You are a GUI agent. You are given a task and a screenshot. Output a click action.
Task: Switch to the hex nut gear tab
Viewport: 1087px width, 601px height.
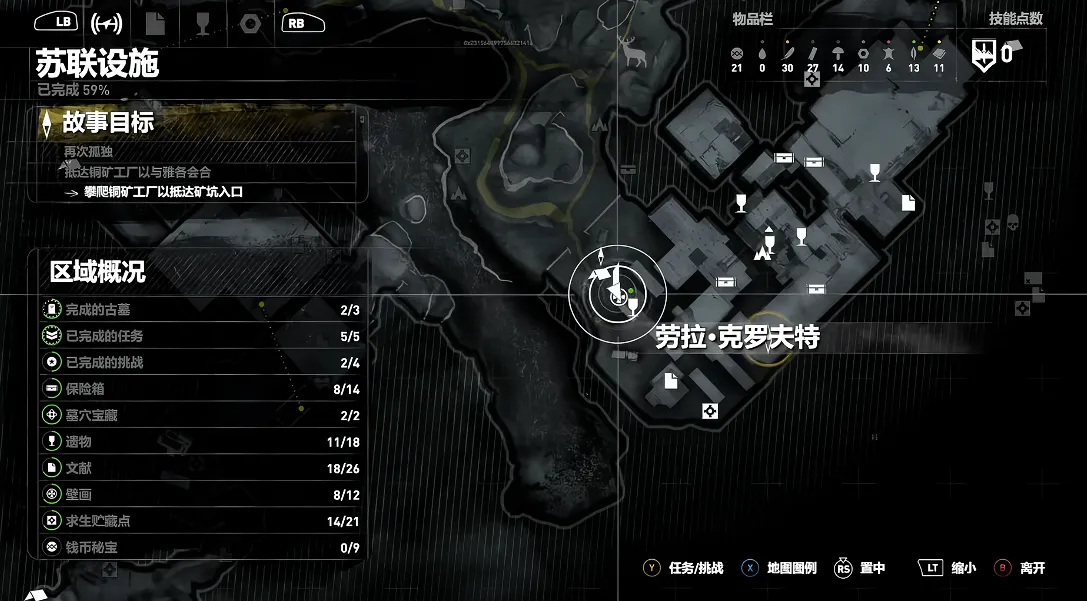point(251,23)
